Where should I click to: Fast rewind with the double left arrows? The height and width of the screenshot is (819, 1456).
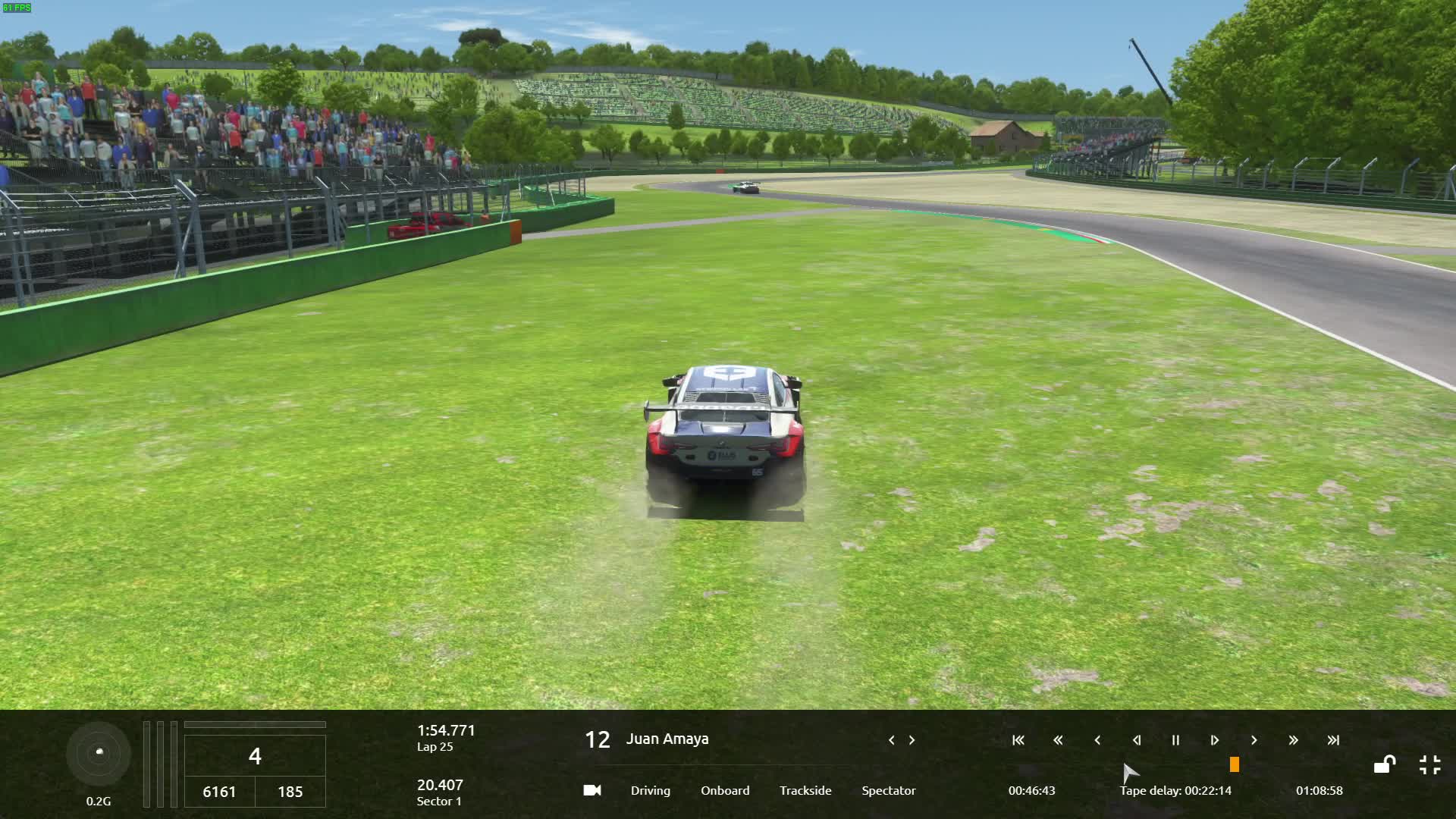coord(1058,740)
